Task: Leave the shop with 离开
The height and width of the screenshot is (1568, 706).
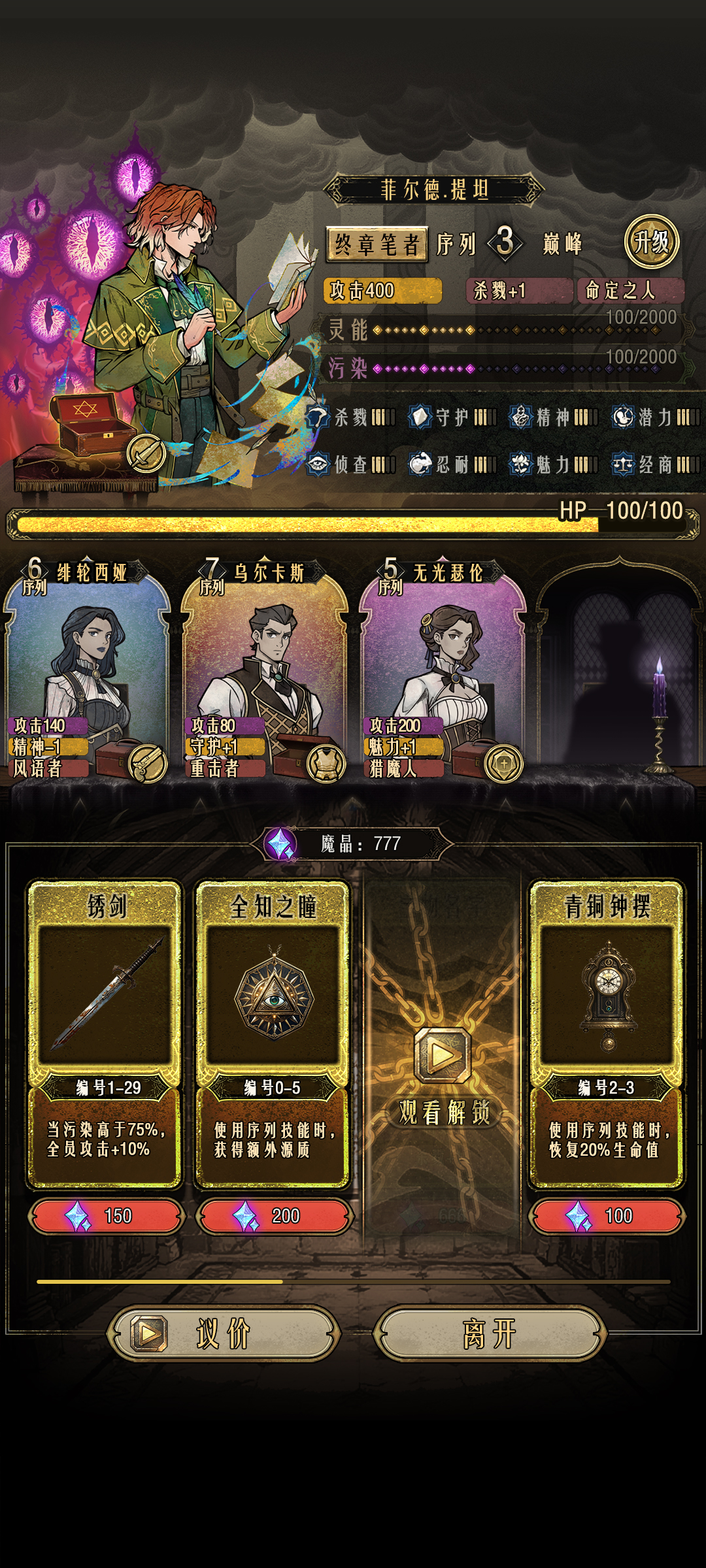Action: [x=490, y=1333]
